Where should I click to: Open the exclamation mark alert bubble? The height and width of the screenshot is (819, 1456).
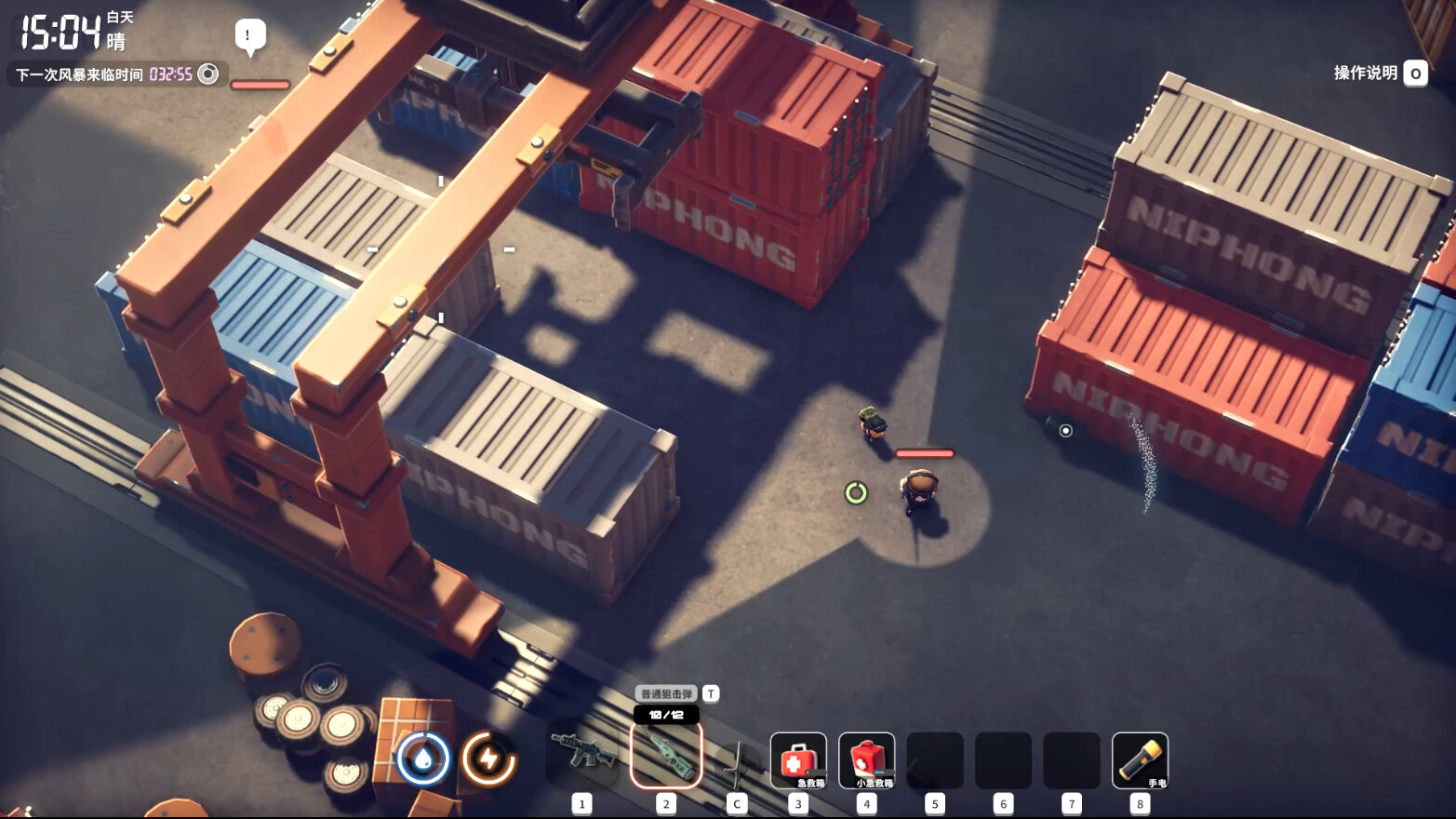pos(249,37)
